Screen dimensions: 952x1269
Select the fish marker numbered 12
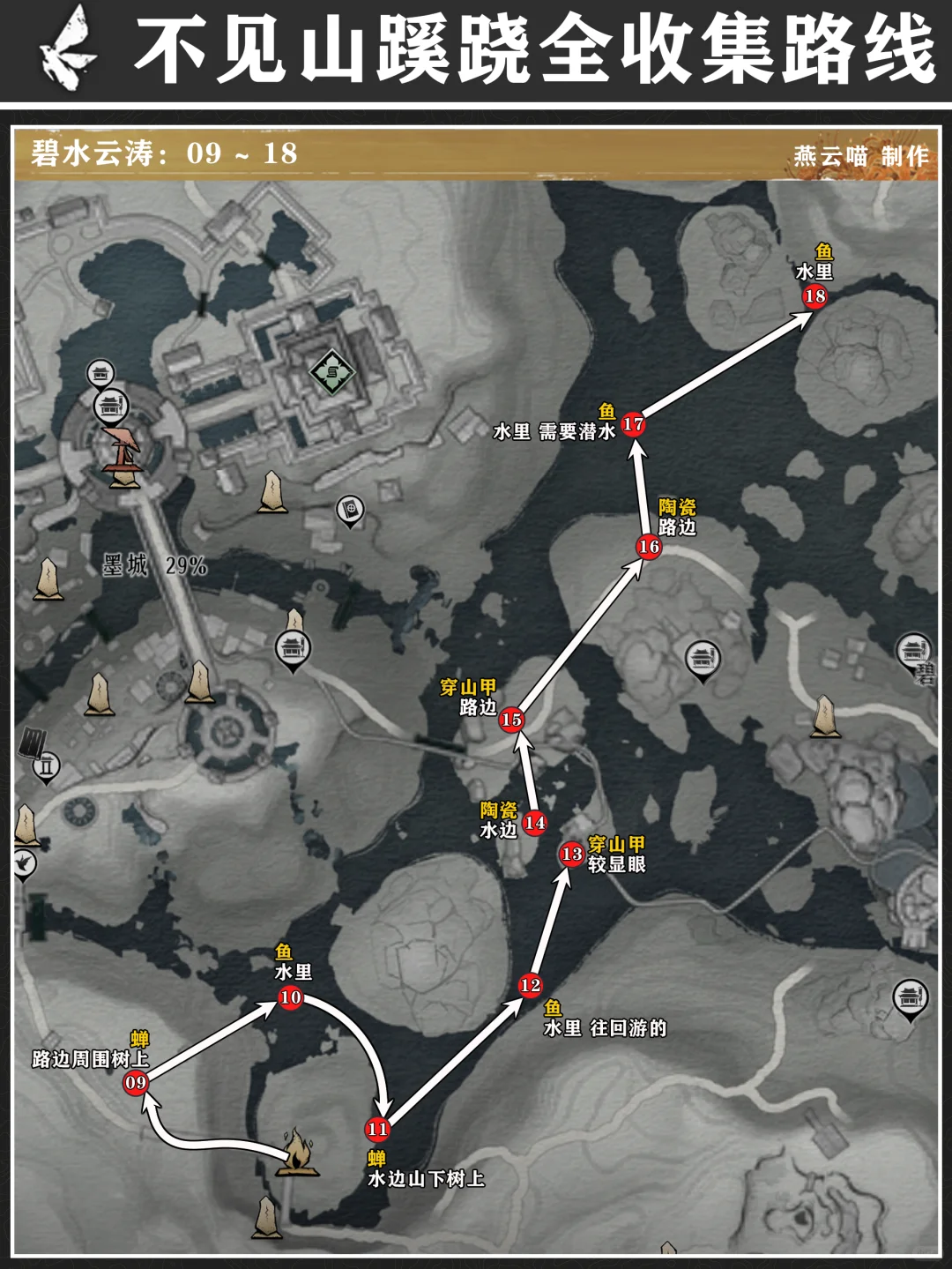(530, 985)
